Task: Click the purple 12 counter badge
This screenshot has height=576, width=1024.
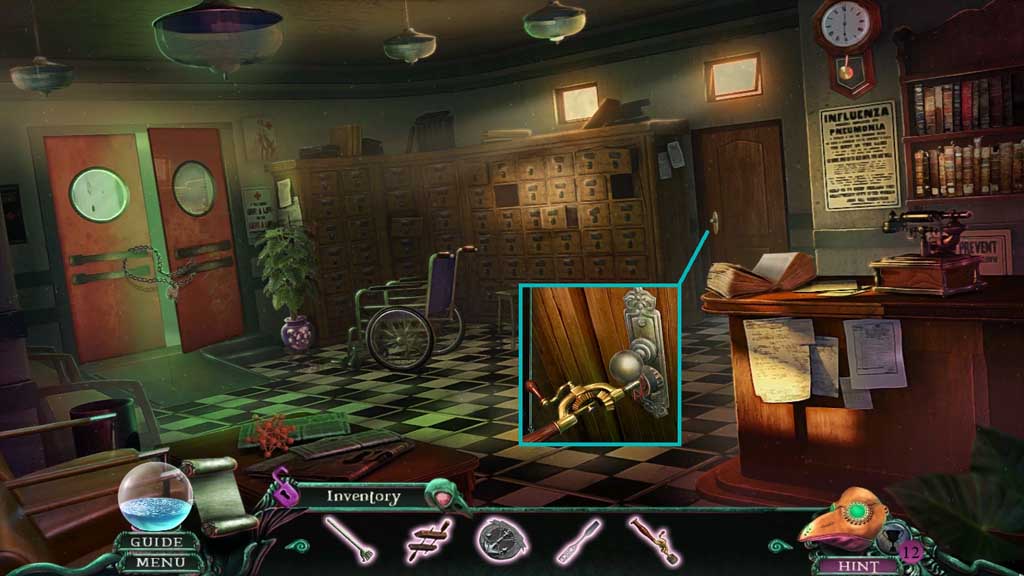Action: tap(909, 550)
